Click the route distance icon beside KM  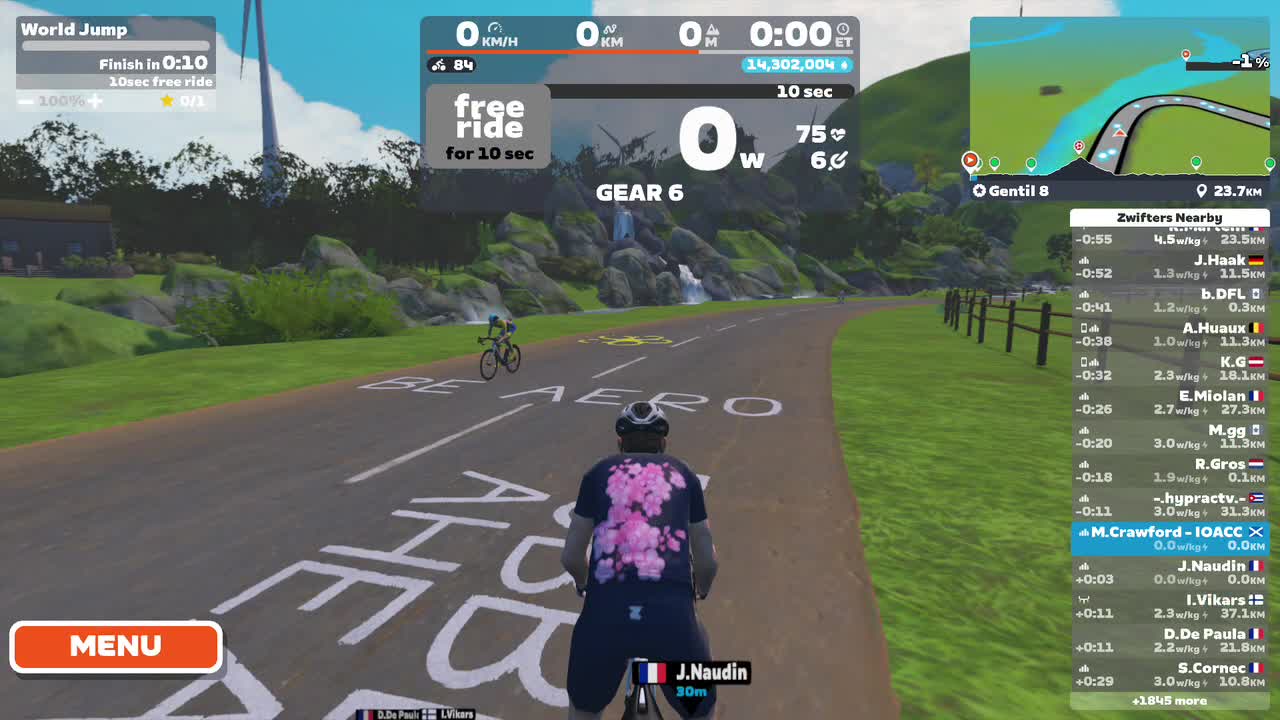[610, 28]
